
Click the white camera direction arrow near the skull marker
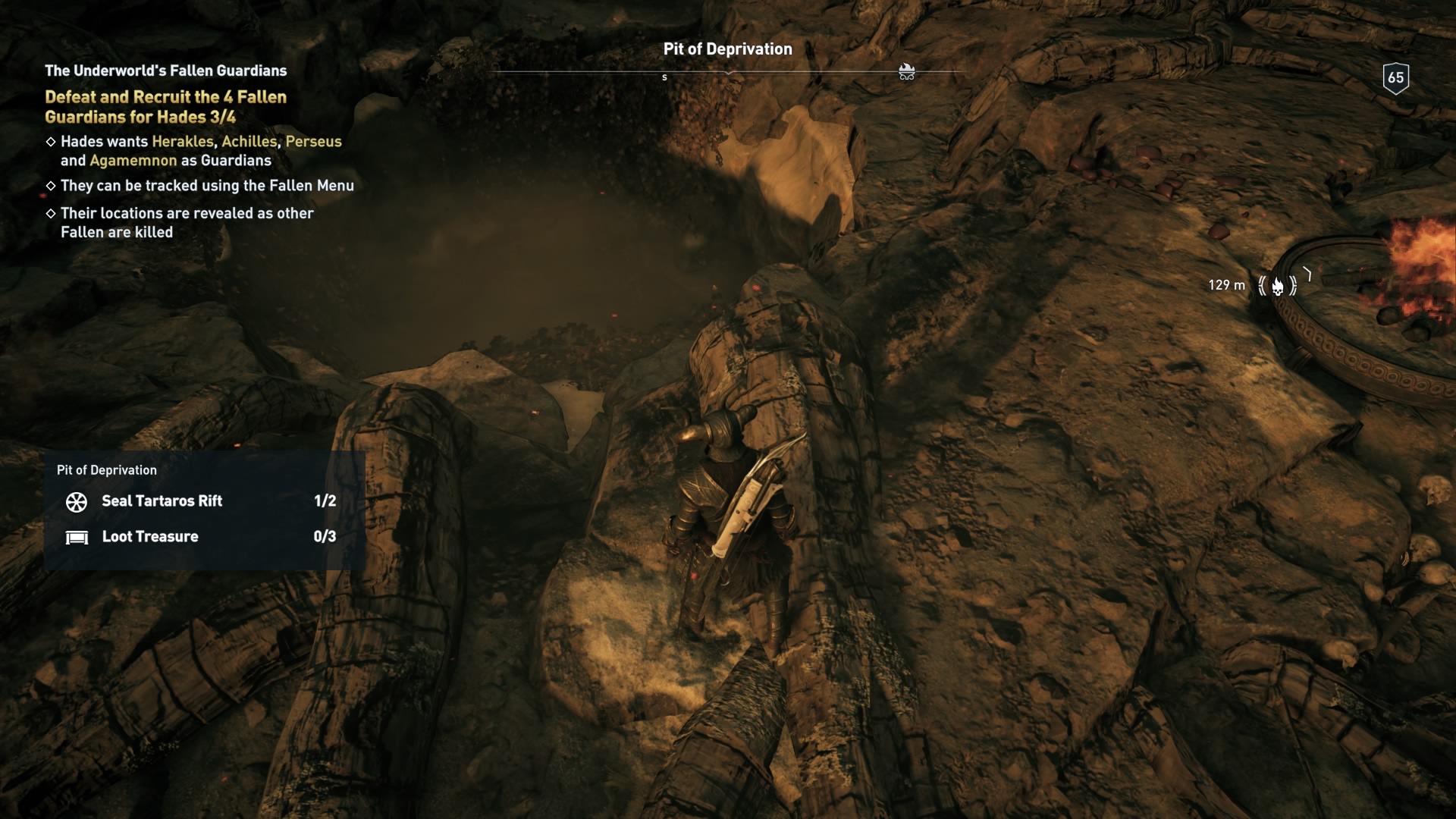[x=1307, y=275]
